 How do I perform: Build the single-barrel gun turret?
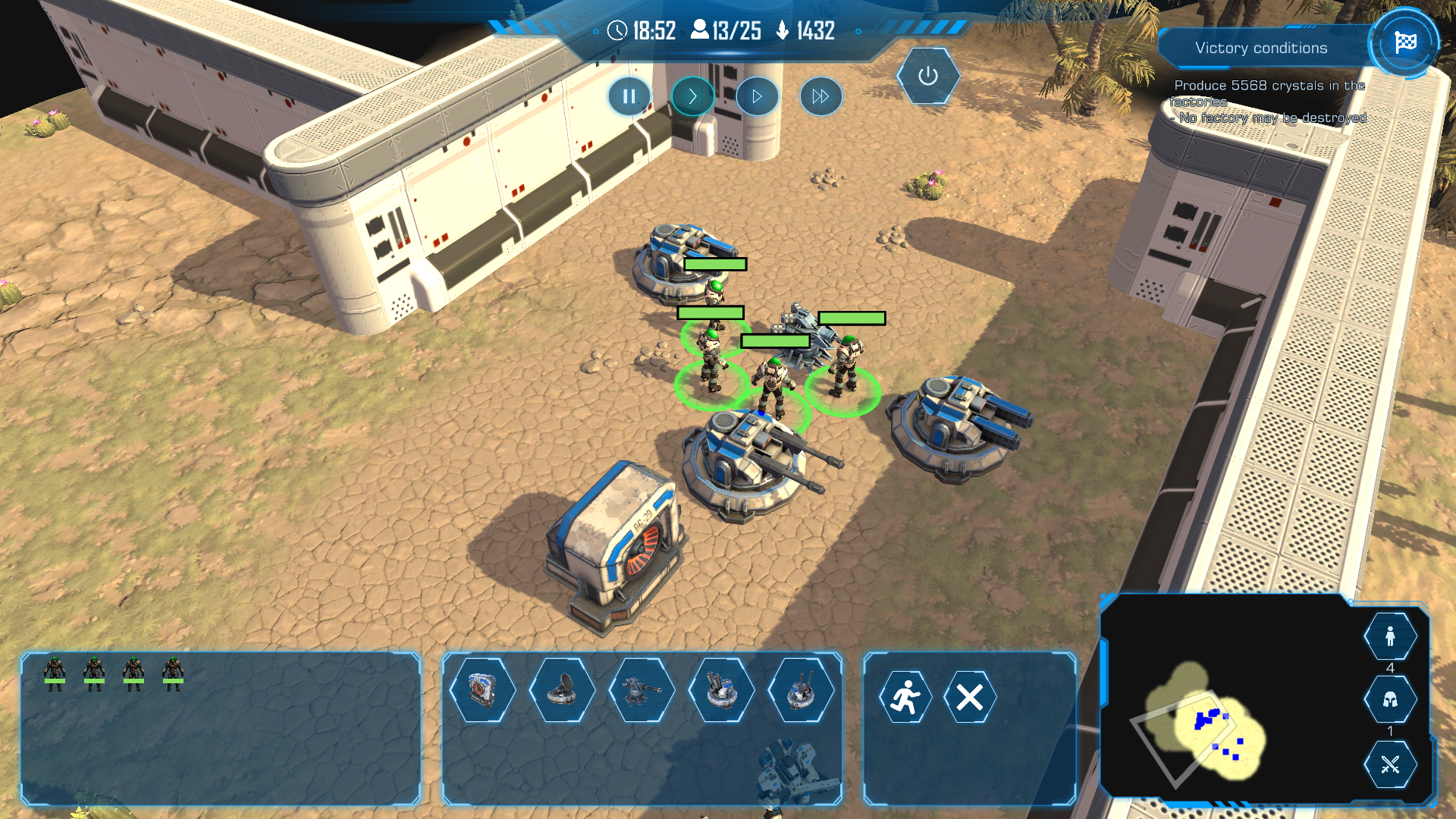tap(642, 690)
